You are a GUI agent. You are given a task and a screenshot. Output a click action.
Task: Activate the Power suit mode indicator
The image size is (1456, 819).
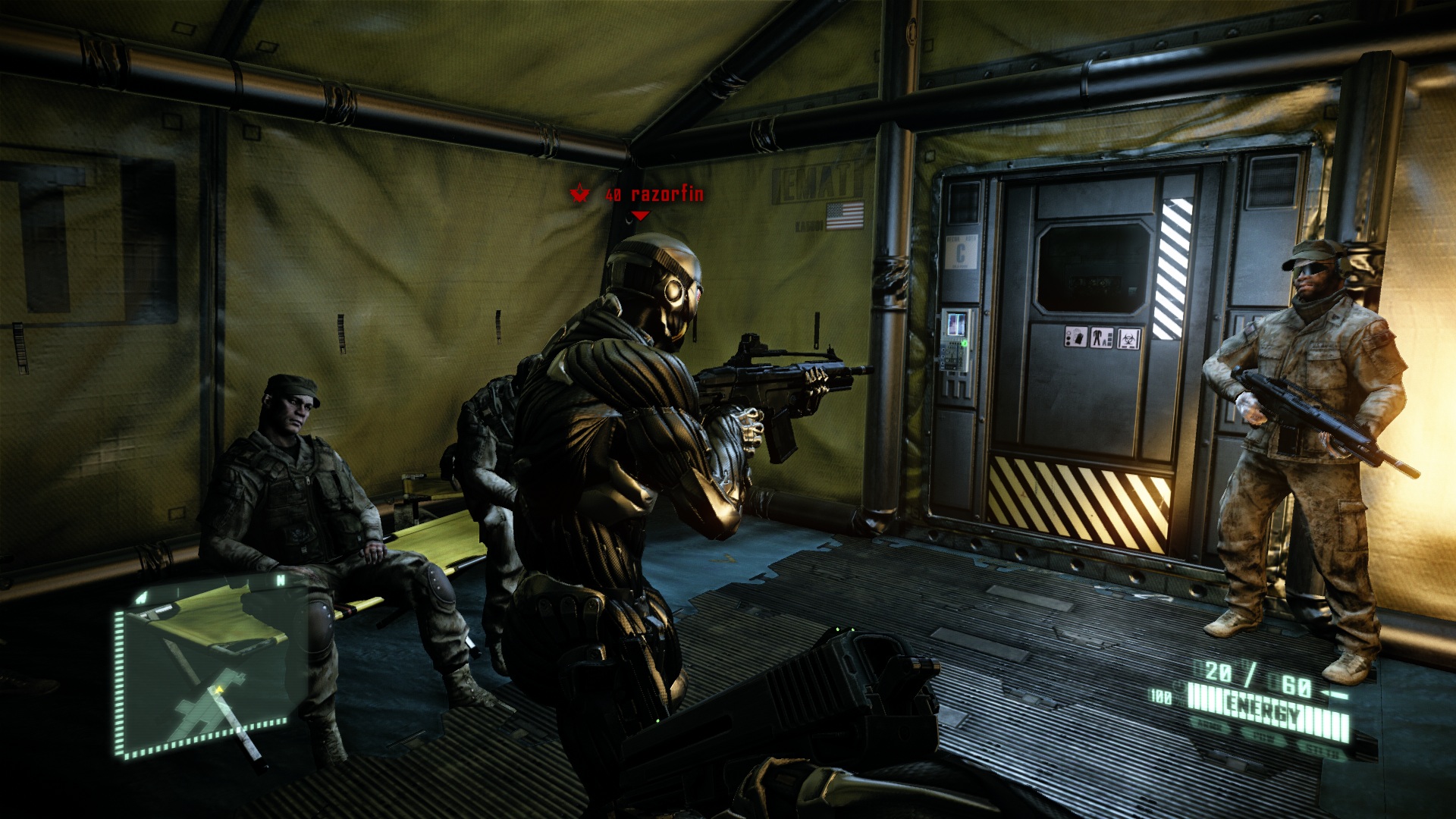tap(1263, 736)
